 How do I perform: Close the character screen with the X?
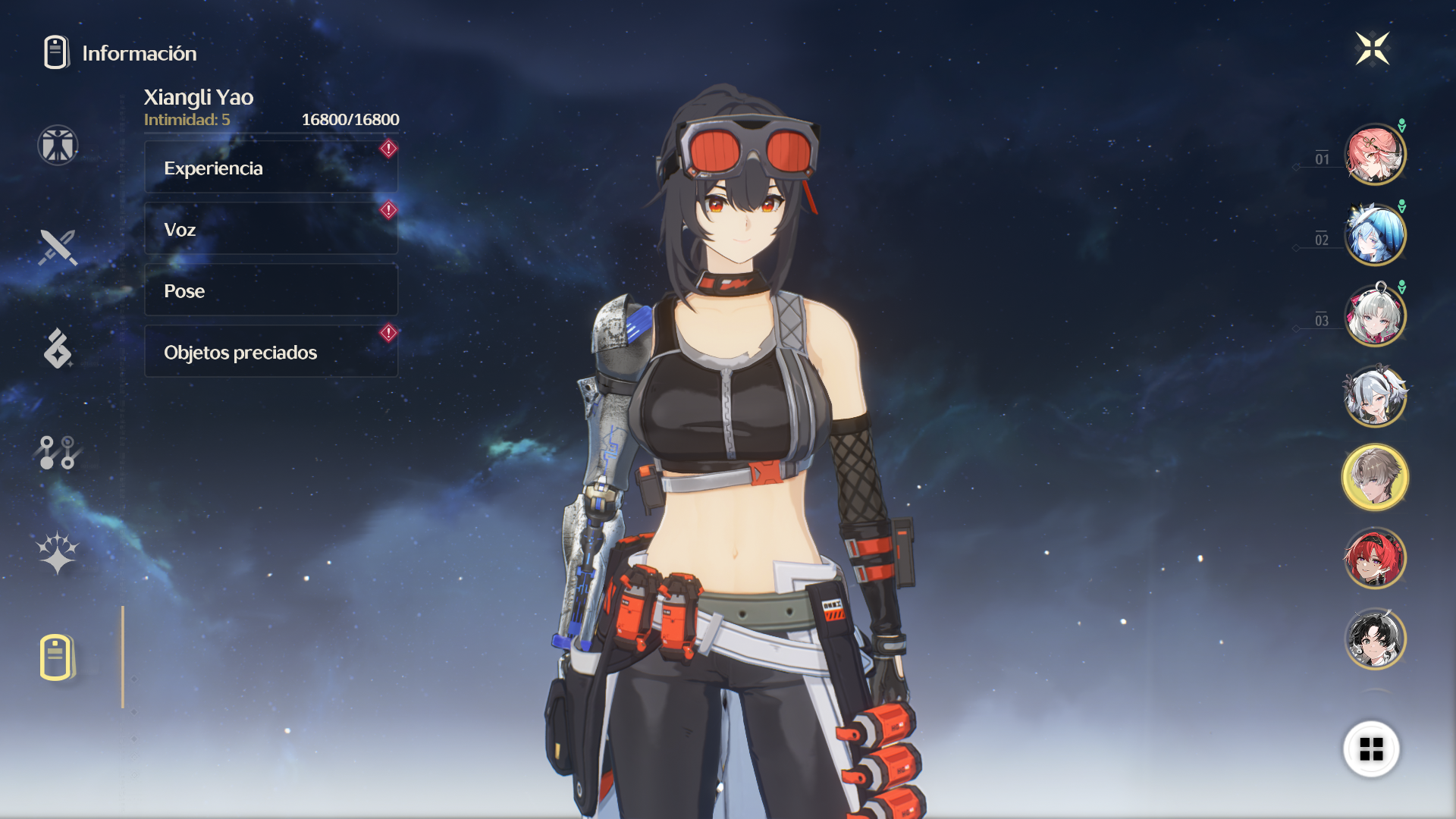click(x=1372, y=49)
